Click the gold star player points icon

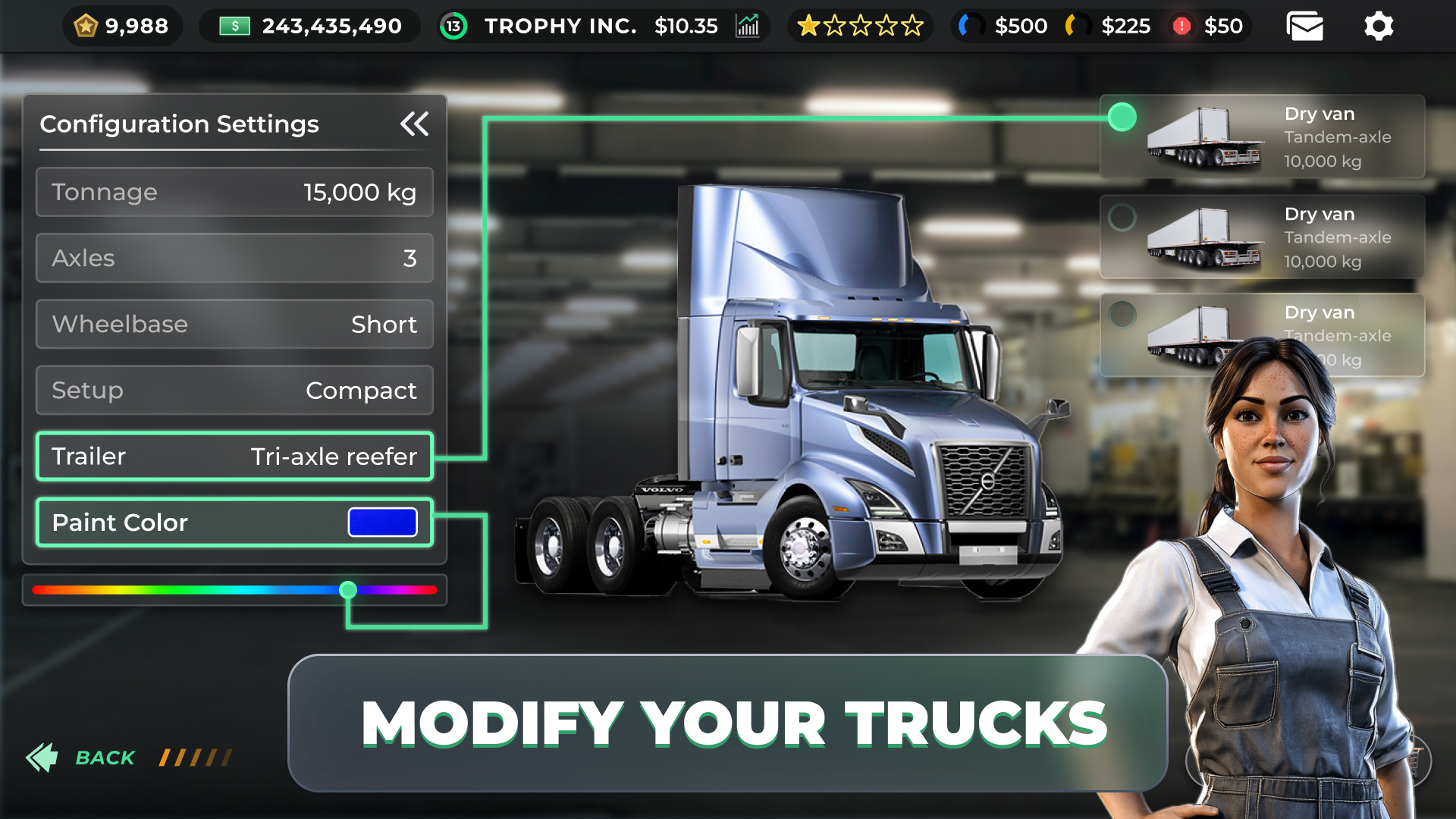86,25
